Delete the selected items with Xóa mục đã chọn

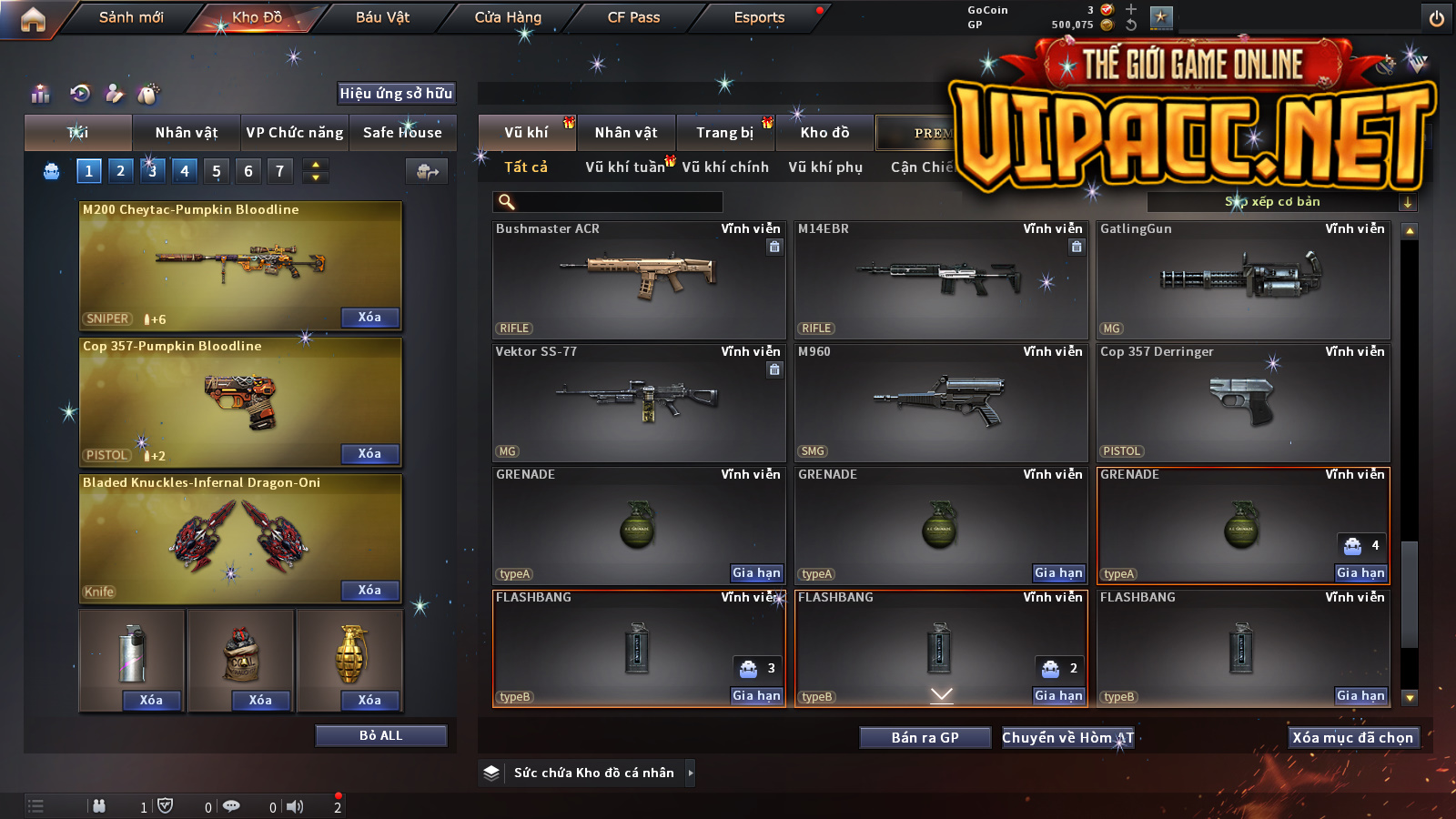pos(1353,738)
